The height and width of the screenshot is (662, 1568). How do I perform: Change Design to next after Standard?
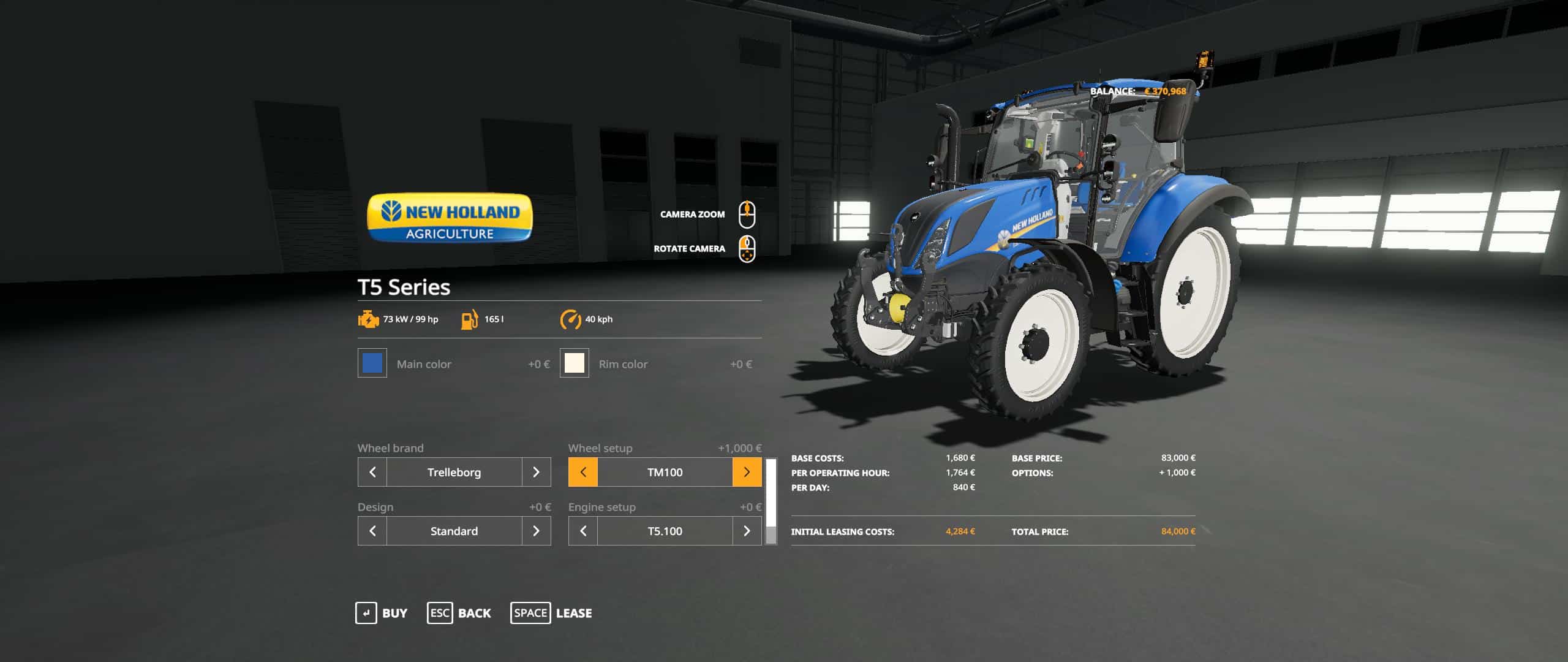point(536,531)
